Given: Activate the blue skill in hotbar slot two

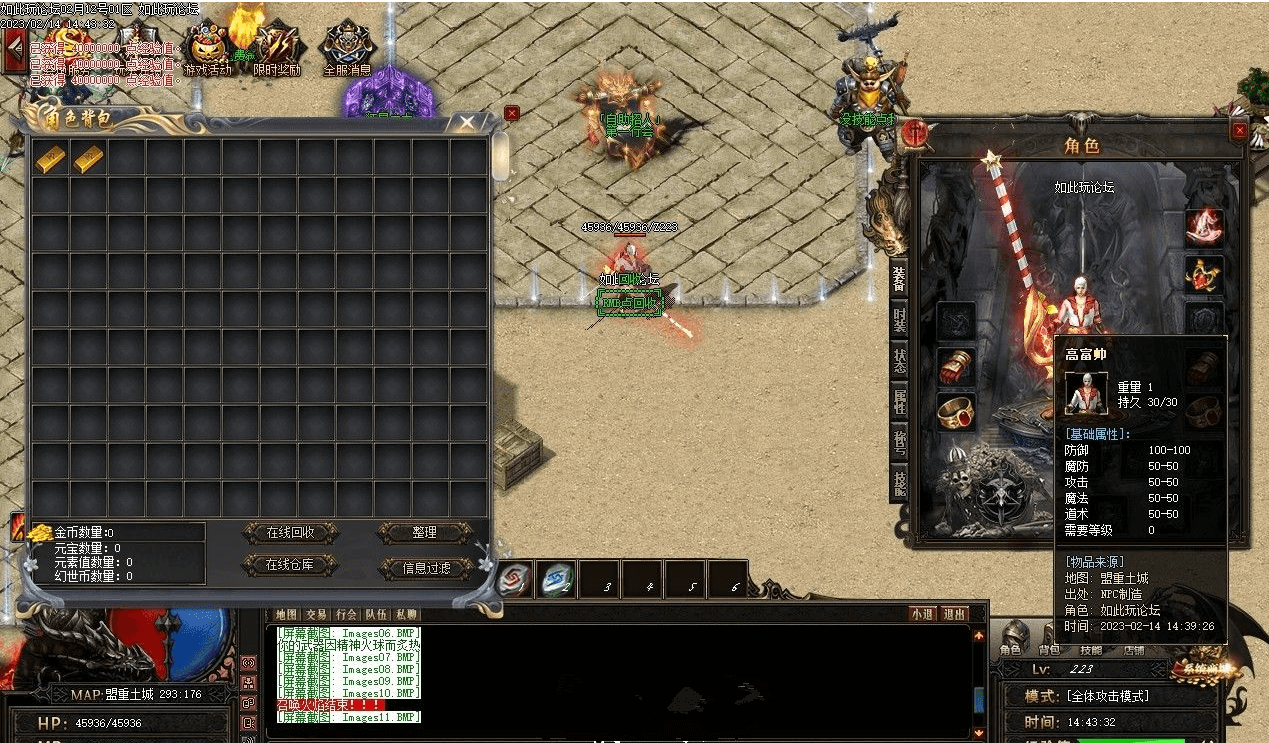Looking at the screenshot, I should coord(557,579).
